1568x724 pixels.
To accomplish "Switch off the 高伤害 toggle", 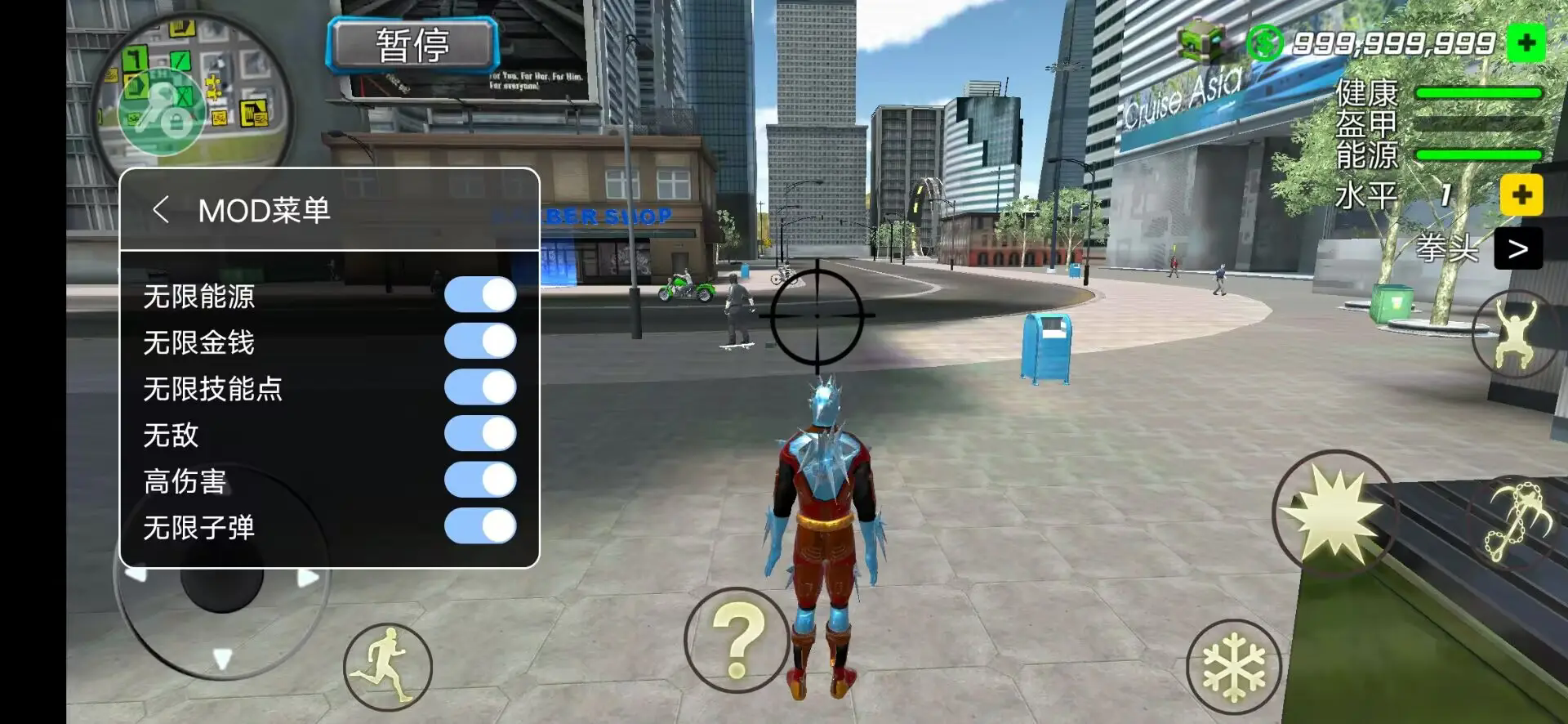I will click(480, 480).
